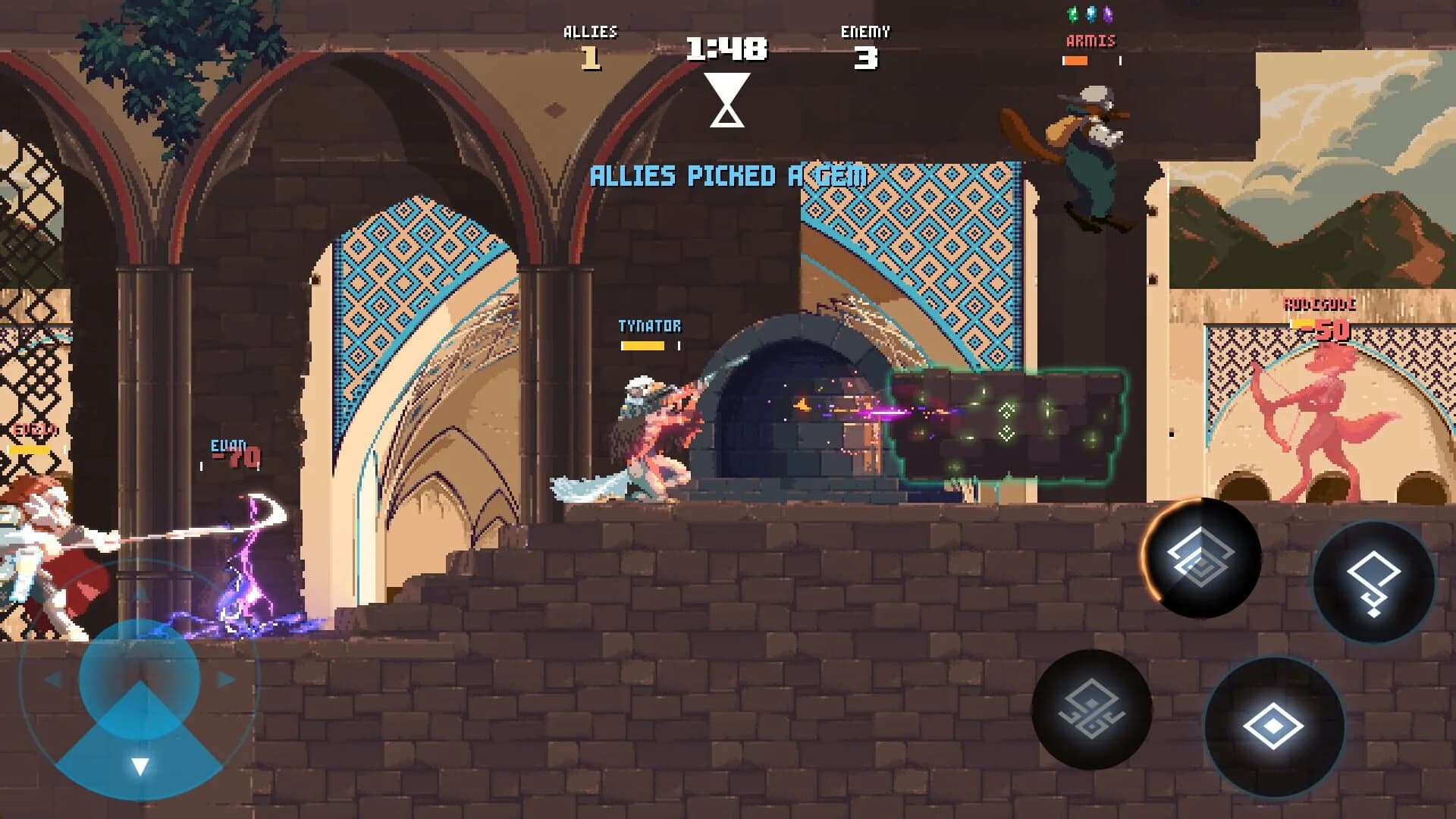Tap the 1:48 match timer
This screenshot has width=1456, height=819.
tap(725, 48)
